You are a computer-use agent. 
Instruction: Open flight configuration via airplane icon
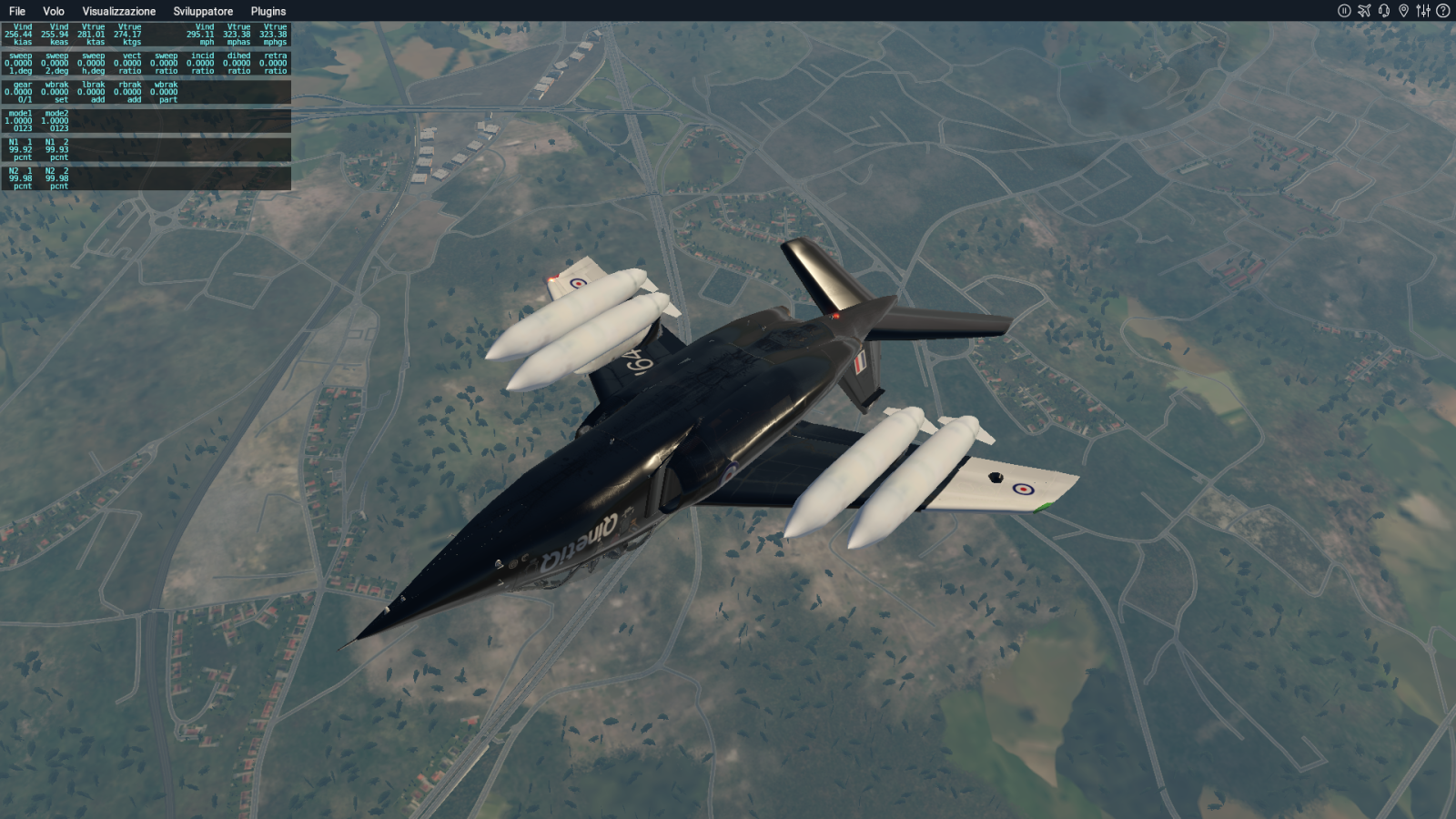[x=1364, y=11]
